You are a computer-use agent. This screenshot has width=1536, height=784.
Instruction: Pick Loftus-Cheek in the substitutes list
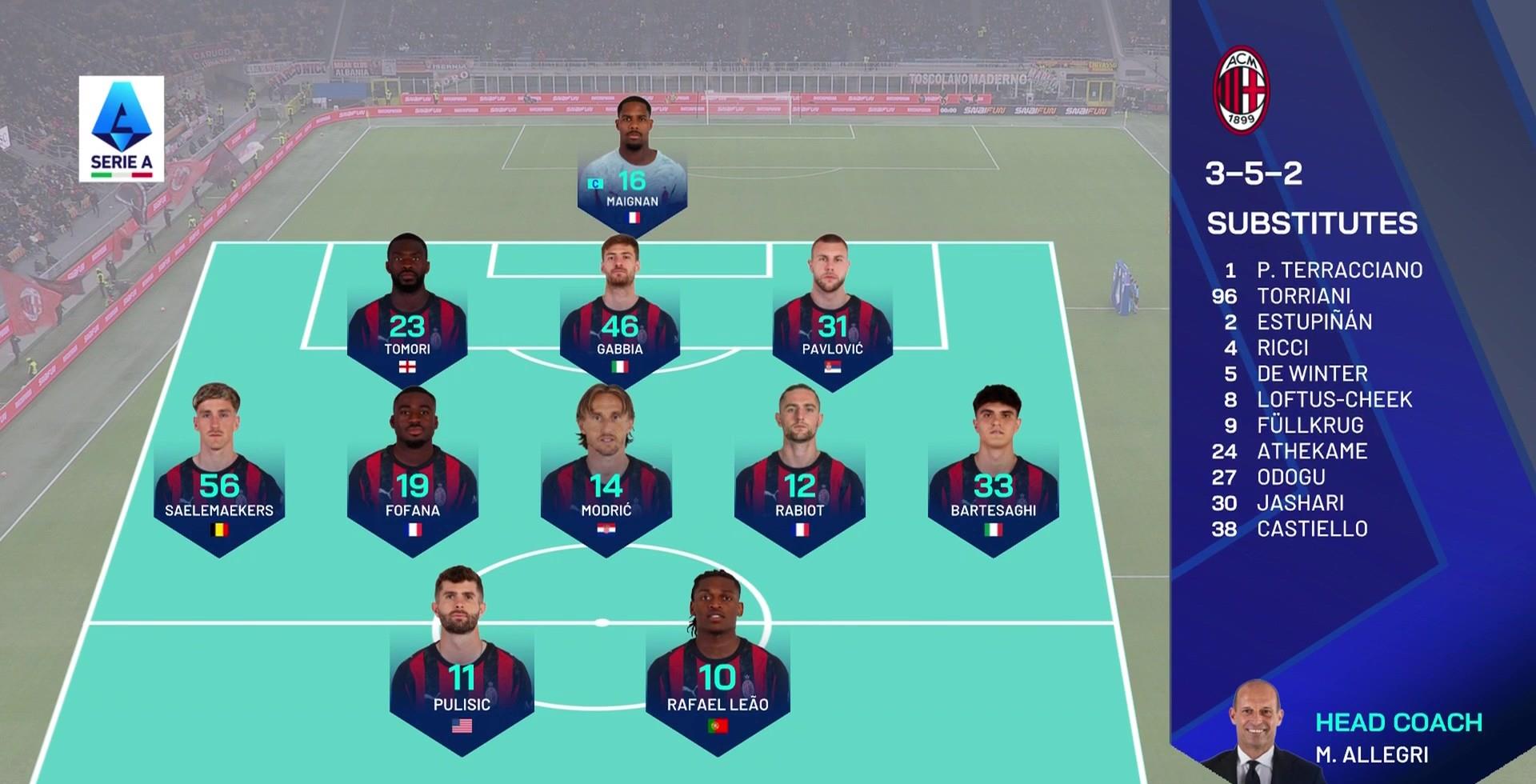point(1334,399)
